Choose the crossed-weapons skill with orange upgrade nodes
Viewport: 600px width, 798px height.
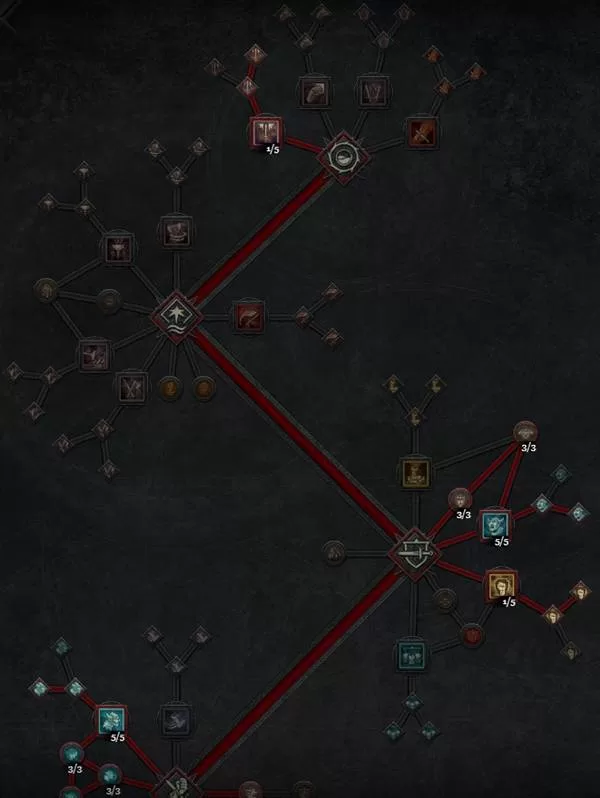(x=419, y=129)
